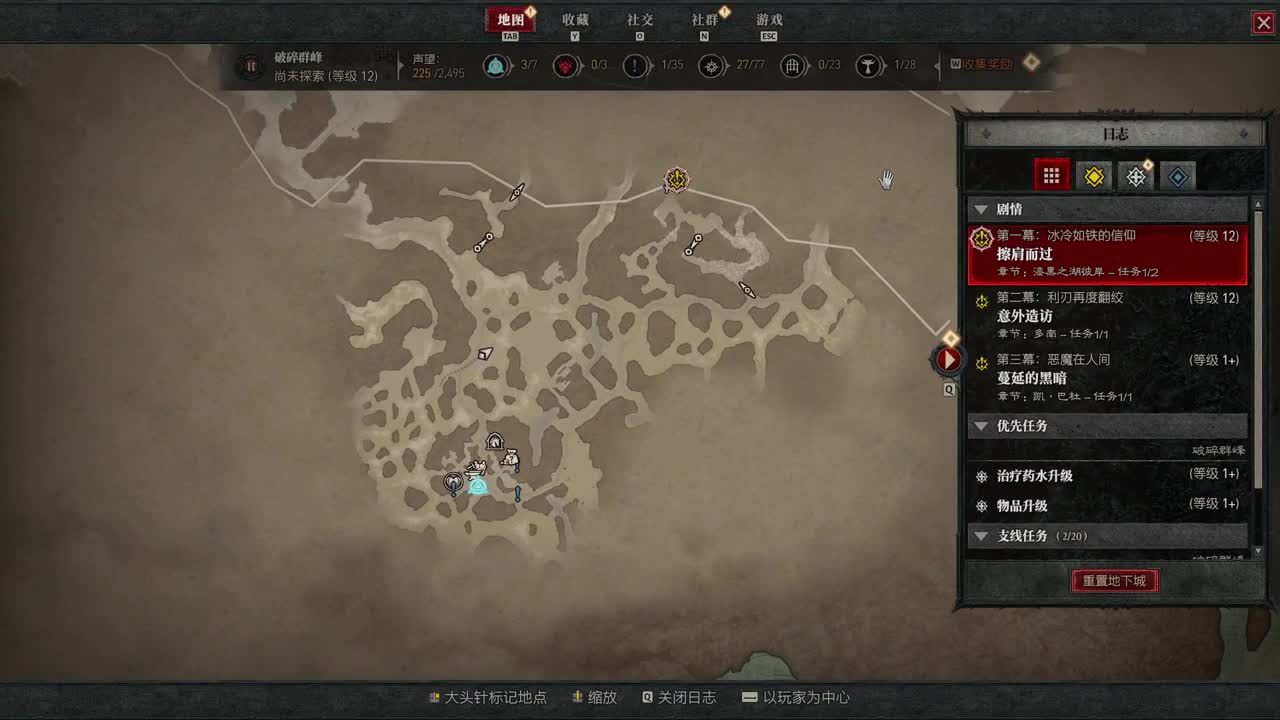Select the all-quests grid filter in the journal
1280x720 pixels.
pos(1051,175)
